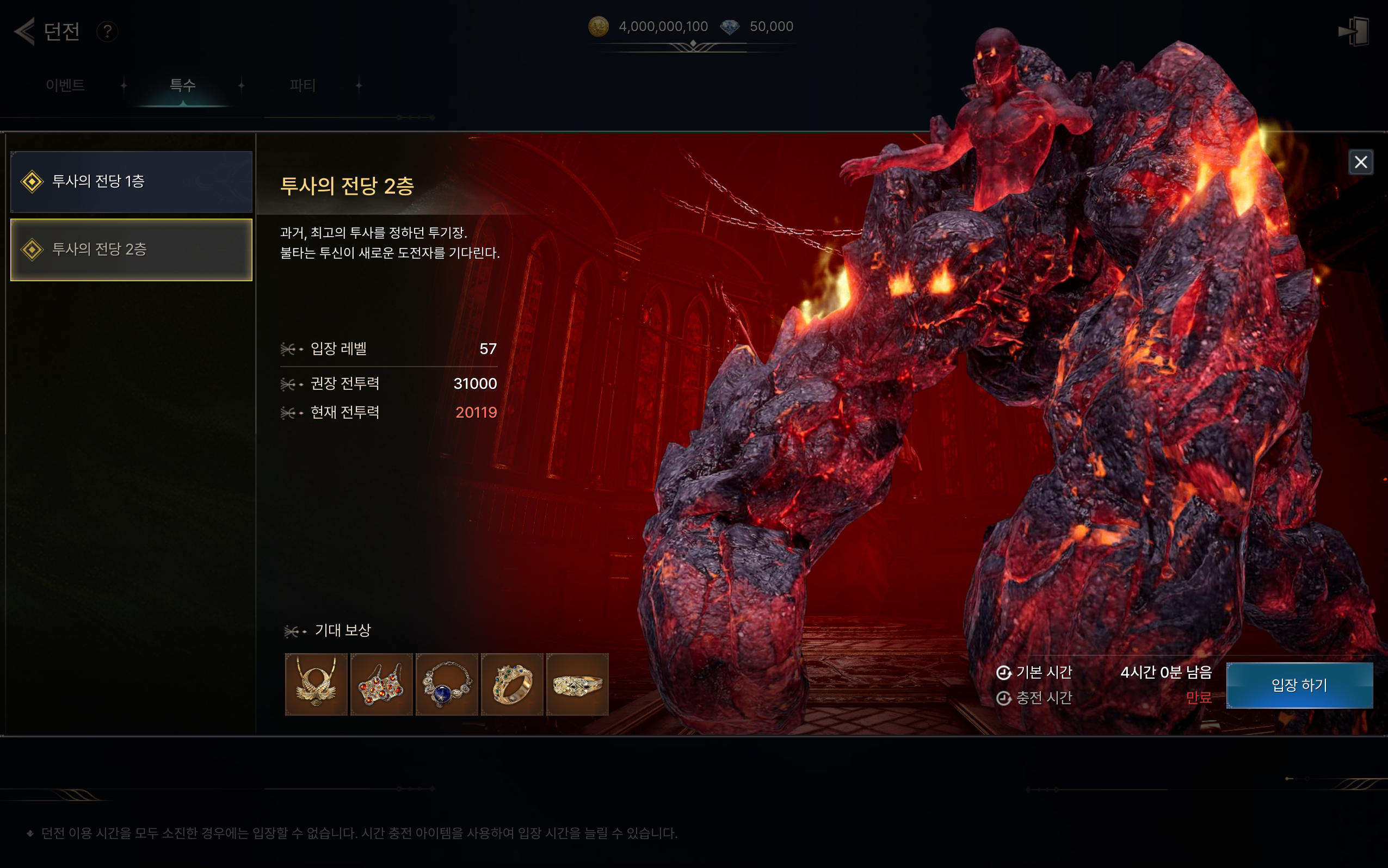Inspect the engraved gold band reward
Image resolution: width=1388 pixels, height=868 pixels.
tap(577, 684)
